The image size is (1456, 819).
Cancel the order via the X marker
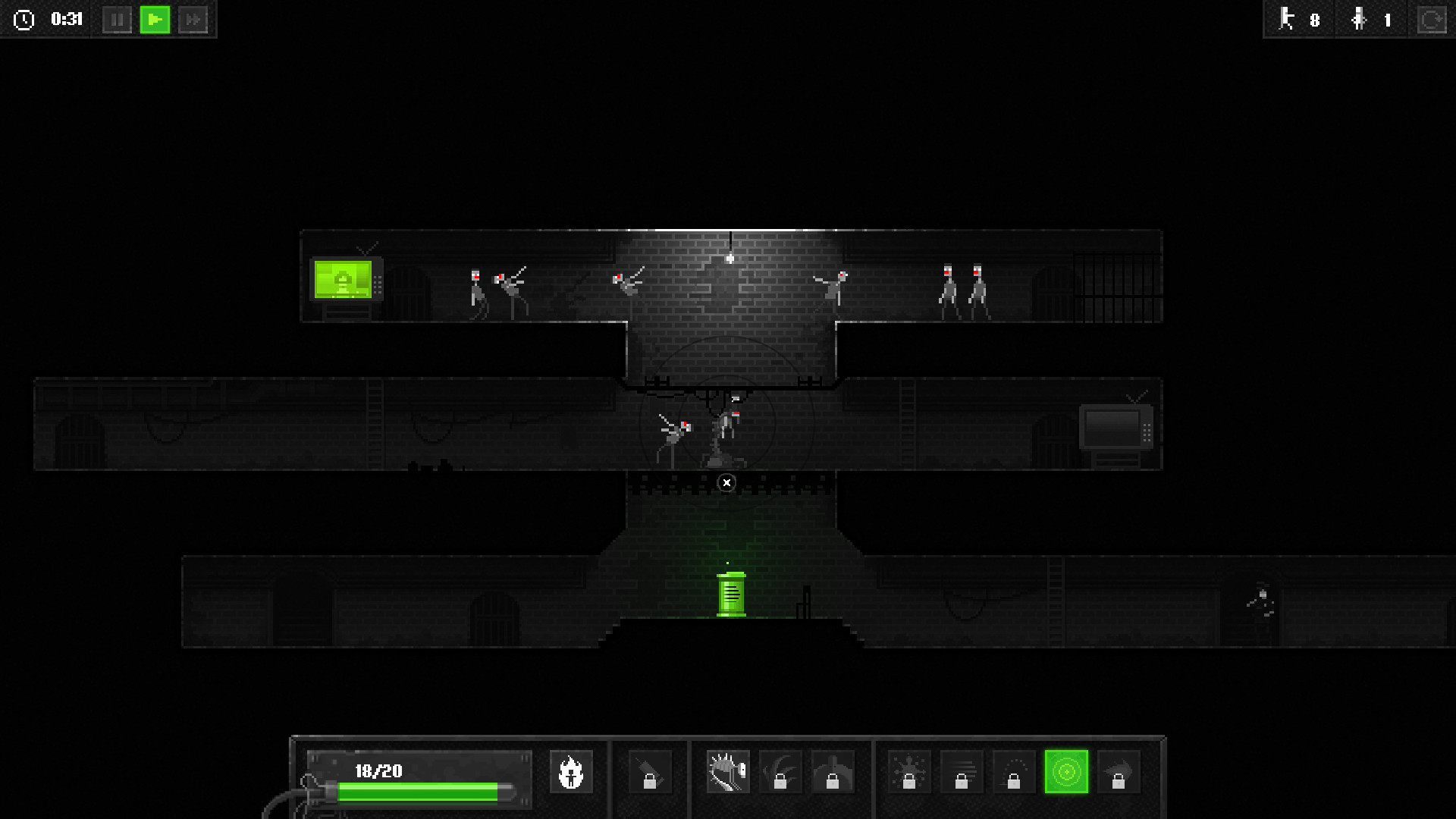click(726, 482)
